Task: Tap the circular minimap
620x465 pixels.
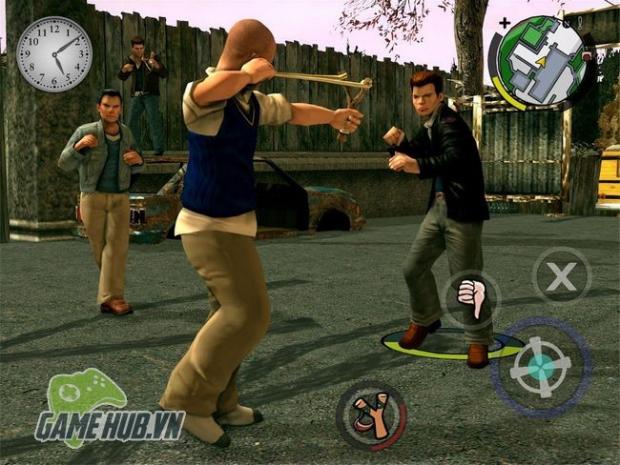Action: pyautogui.click(x=542, y=61)
